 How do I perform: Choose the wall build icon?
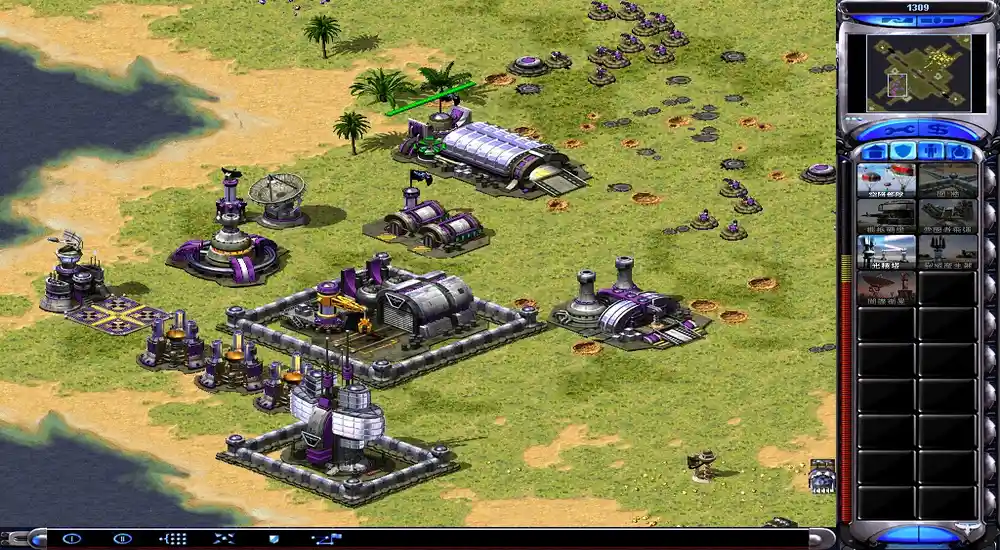[947, 180]
